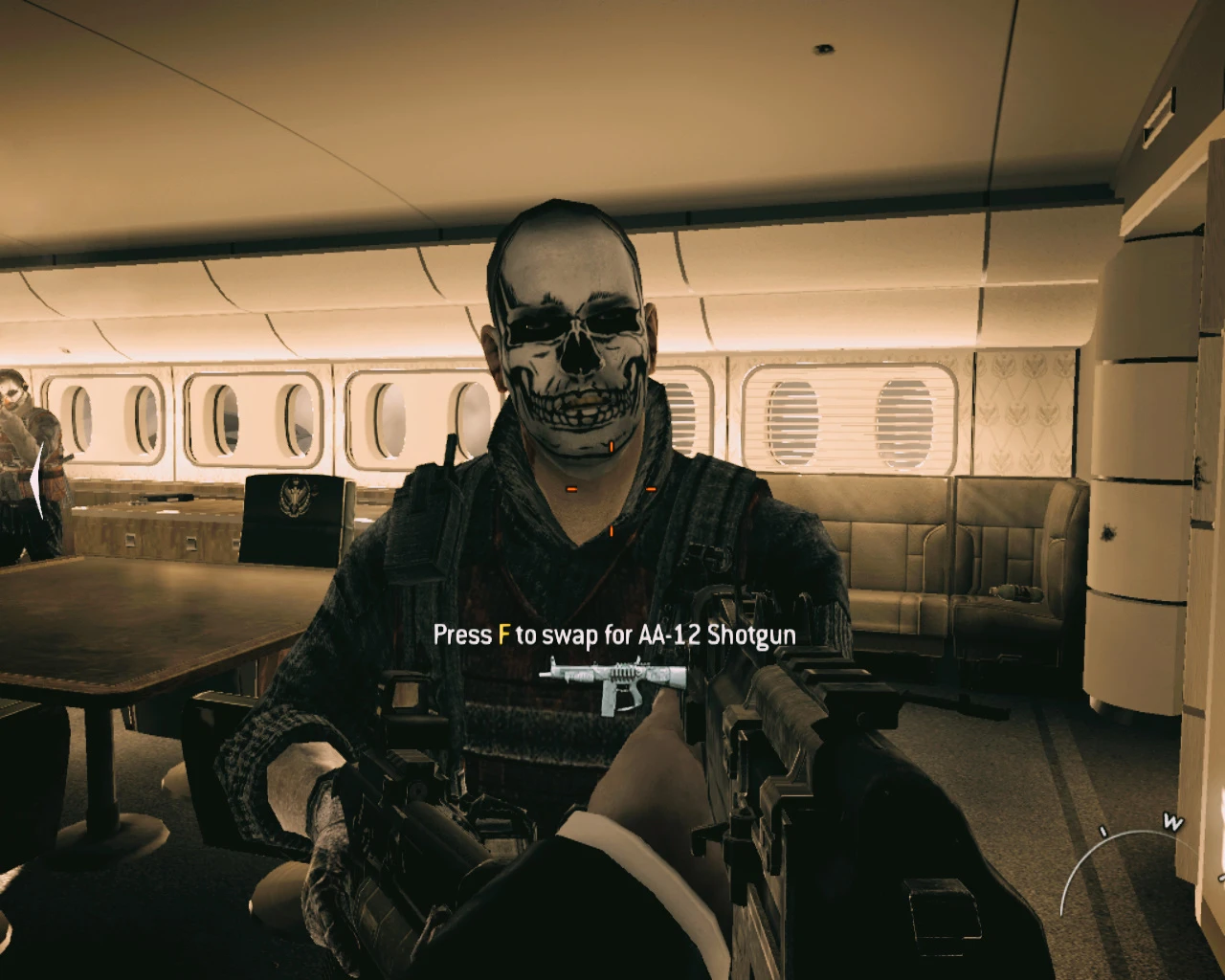Click the tick mark on the compass arc
Viewport: 1225px width, 980px height.
tap(1102, 831)
